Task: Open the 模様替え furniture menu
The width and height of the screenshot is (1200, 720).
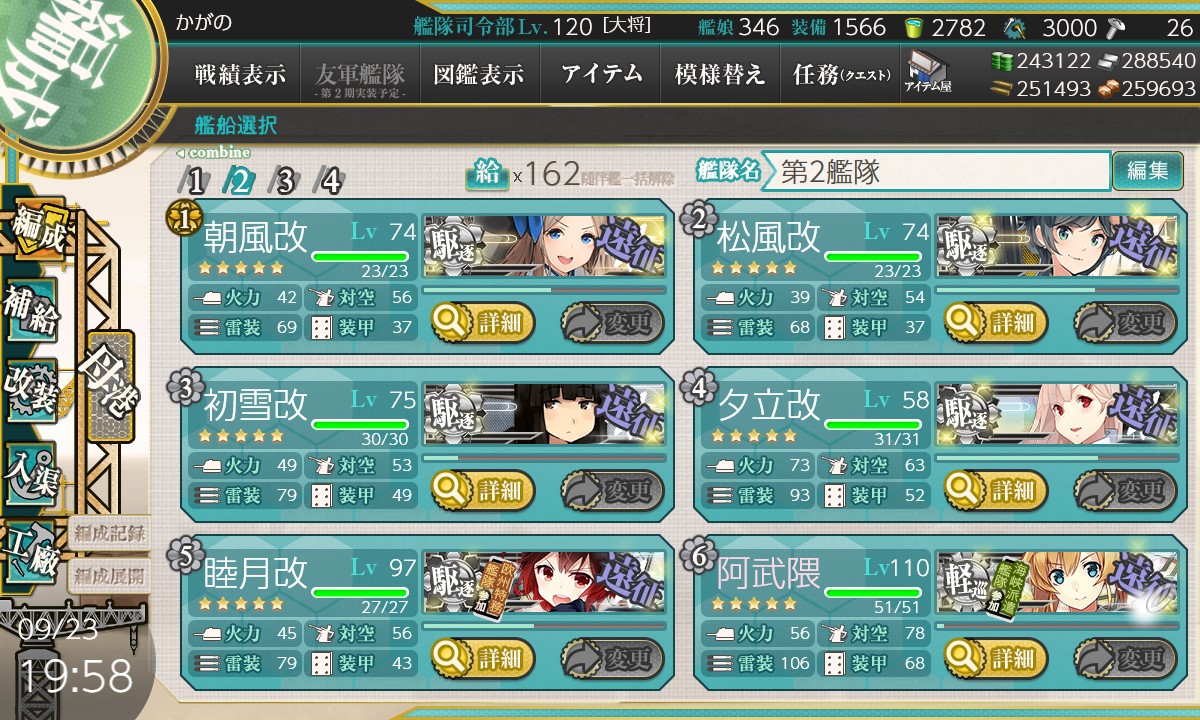Action: pos(720,74)
